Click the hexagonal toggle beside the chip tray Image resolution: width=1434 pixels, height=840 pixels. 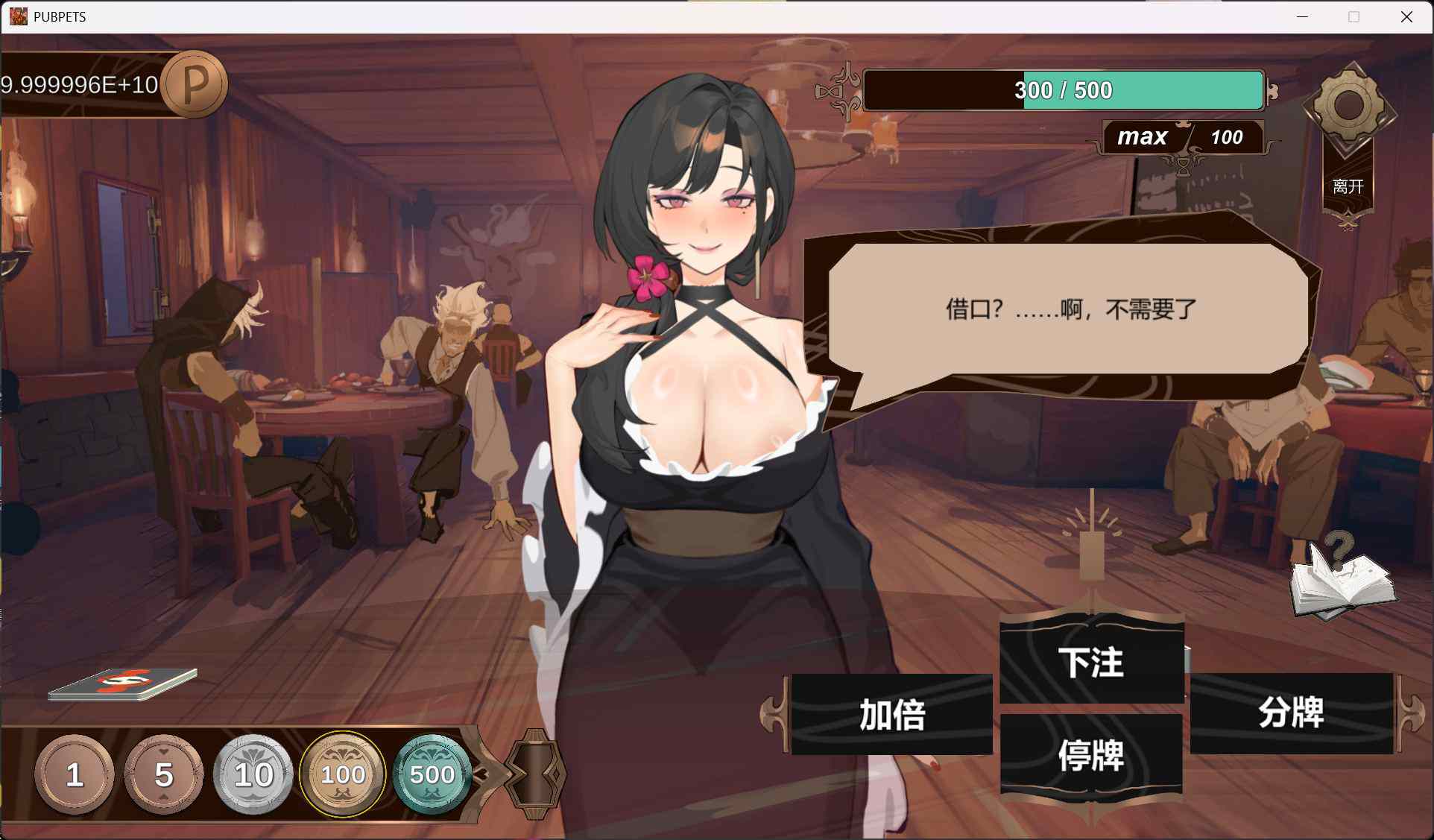point(535,775)
